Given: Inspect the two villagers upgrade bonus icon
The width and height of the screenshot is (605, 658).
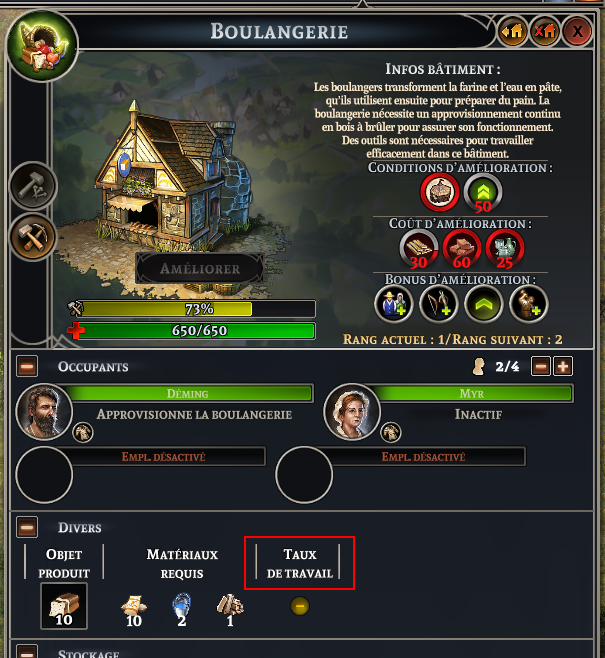Looking at the screenshot, I should [x=393, y=304].
